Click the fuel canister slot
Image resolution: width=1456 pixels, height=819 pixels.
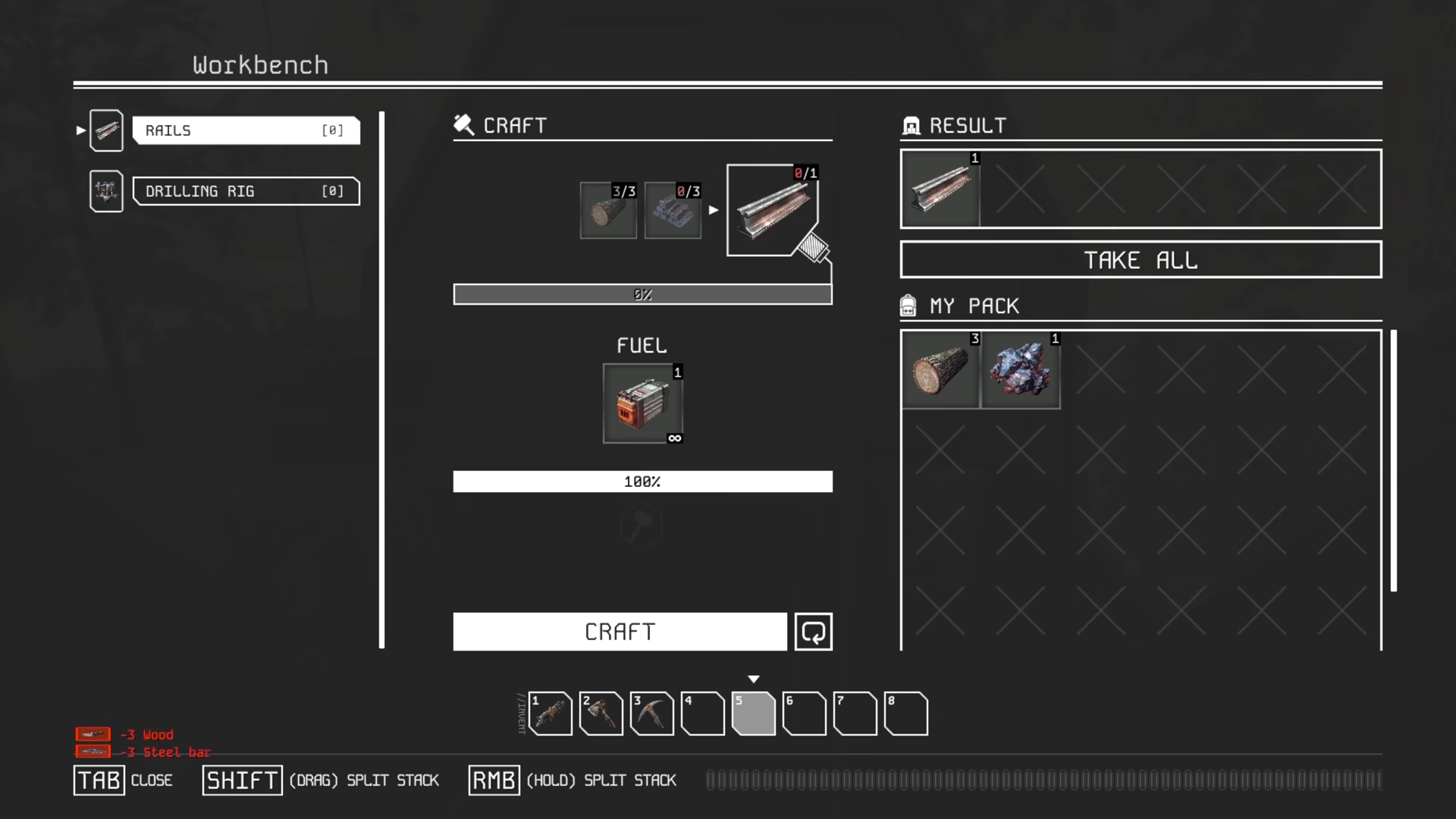(x=642, y=403)
